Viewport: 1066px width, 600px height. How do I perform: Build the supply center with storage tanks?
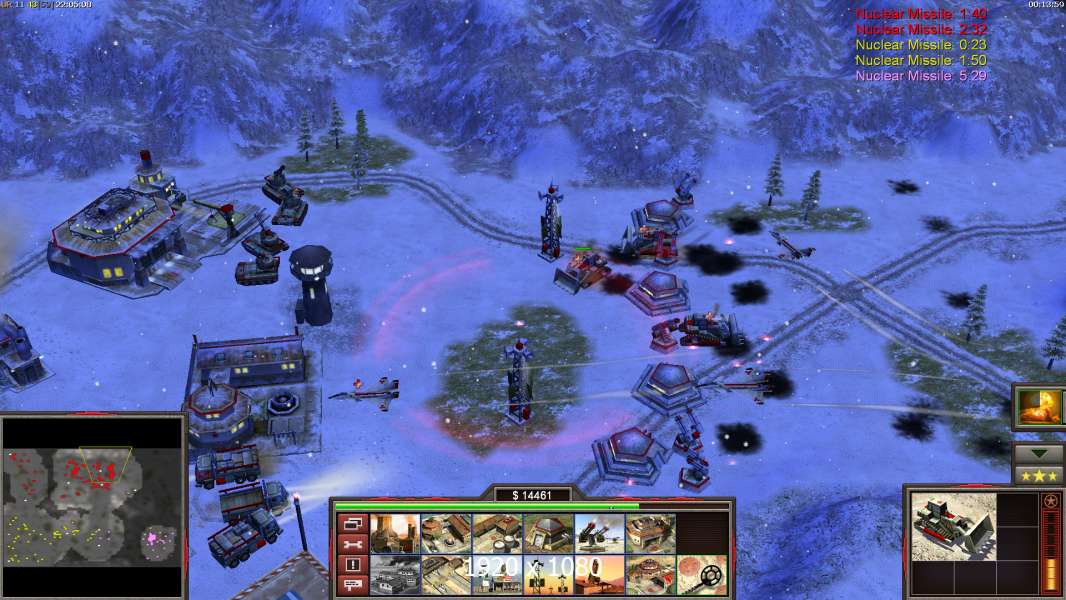[497, 534]
